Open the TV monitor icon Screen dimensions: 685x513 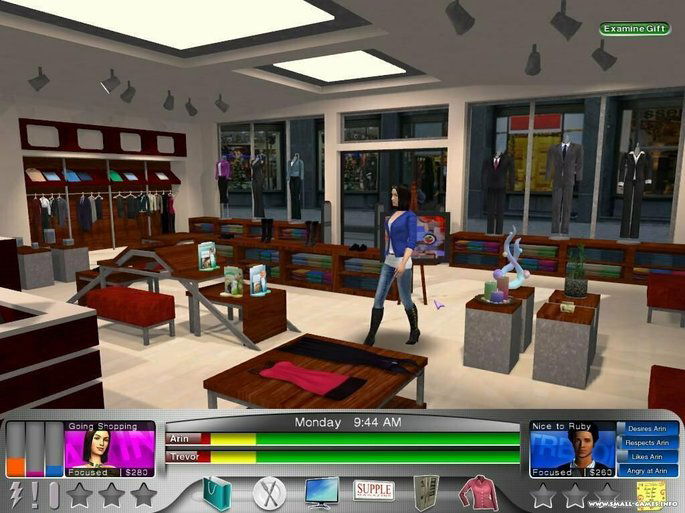pos(321,492)
